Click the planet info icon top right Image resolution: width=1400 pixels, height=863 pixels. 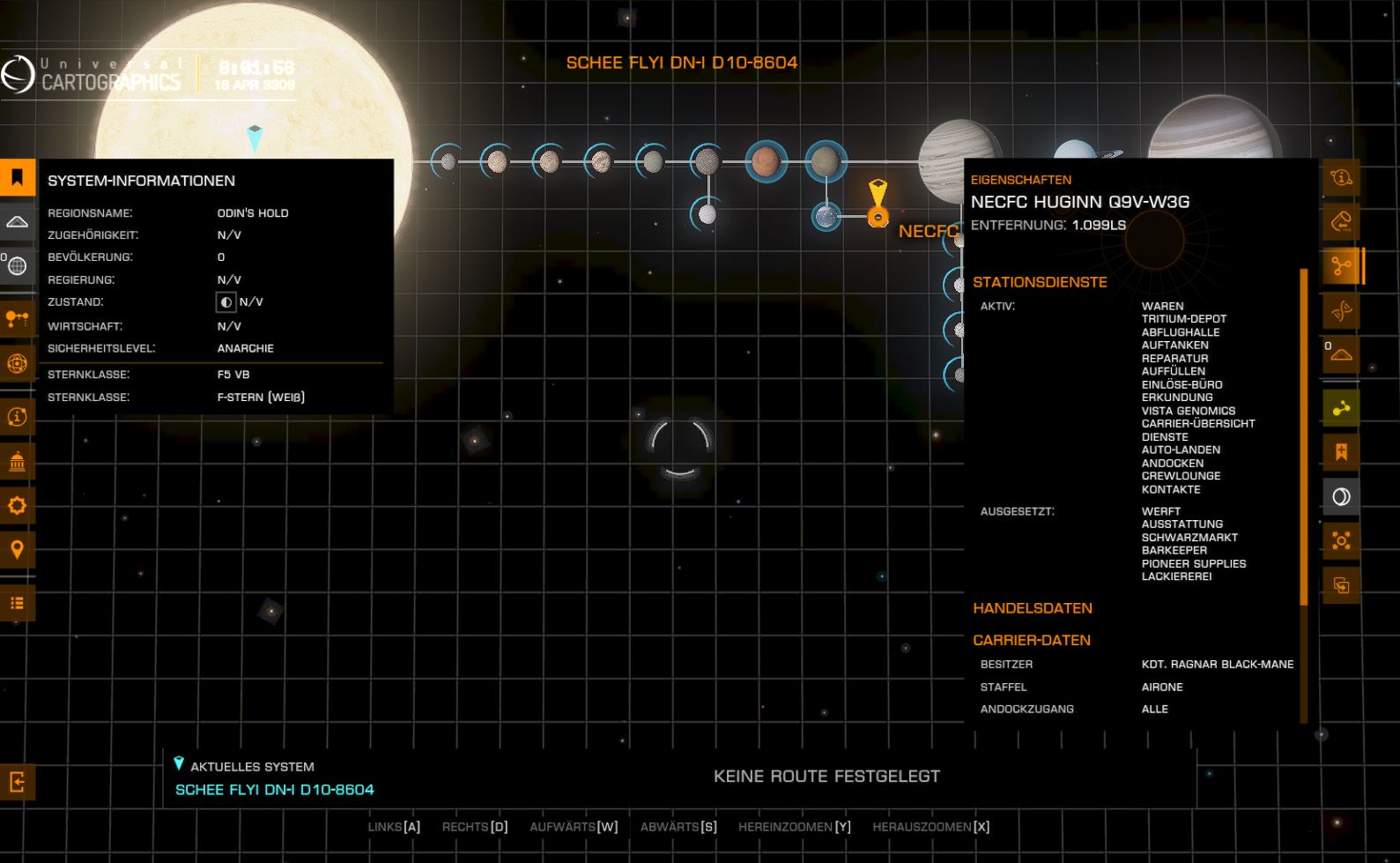click(1341, 177)
